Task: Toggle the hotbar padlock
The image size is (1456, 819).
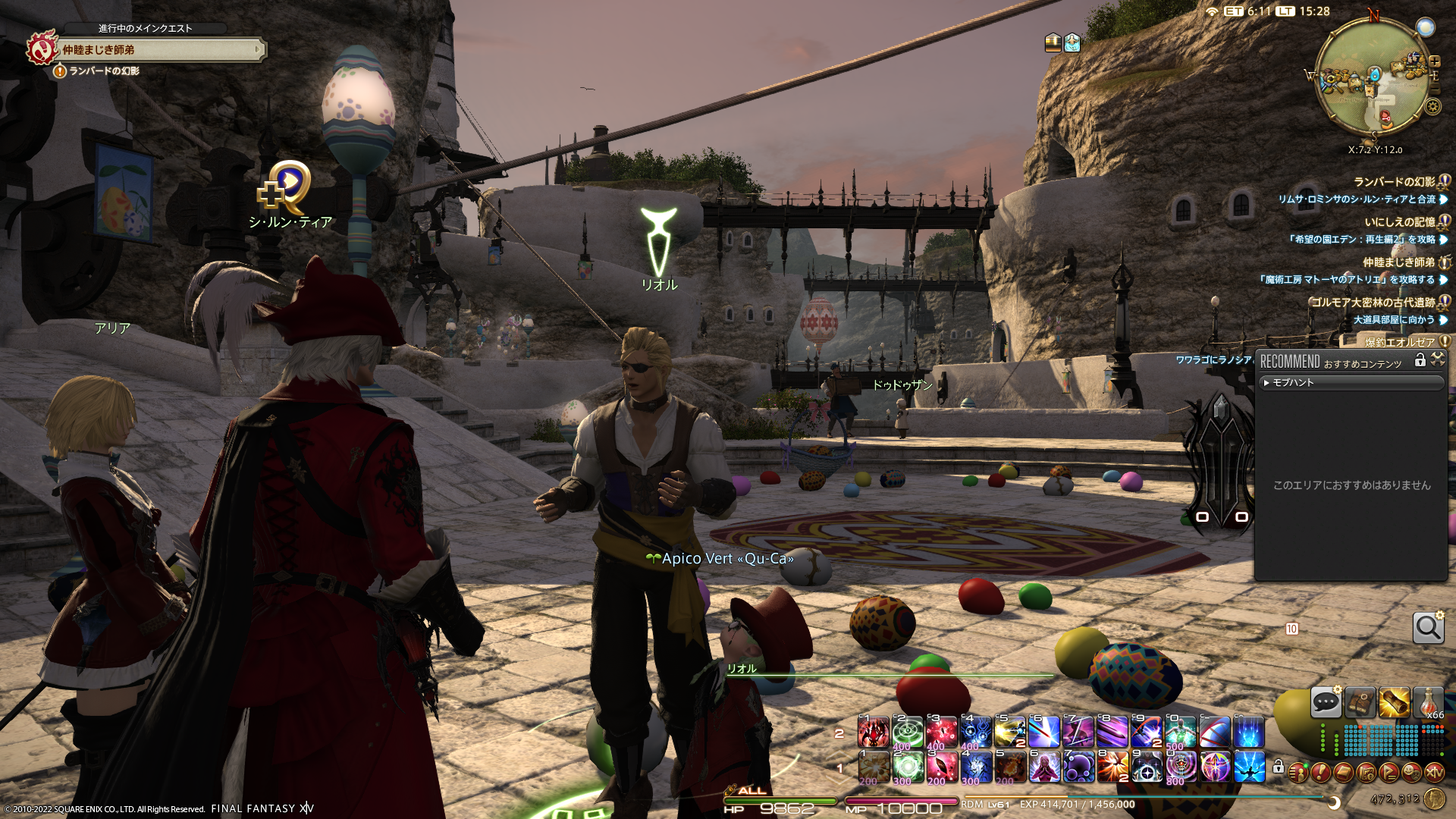Action: pos(1279,767)
